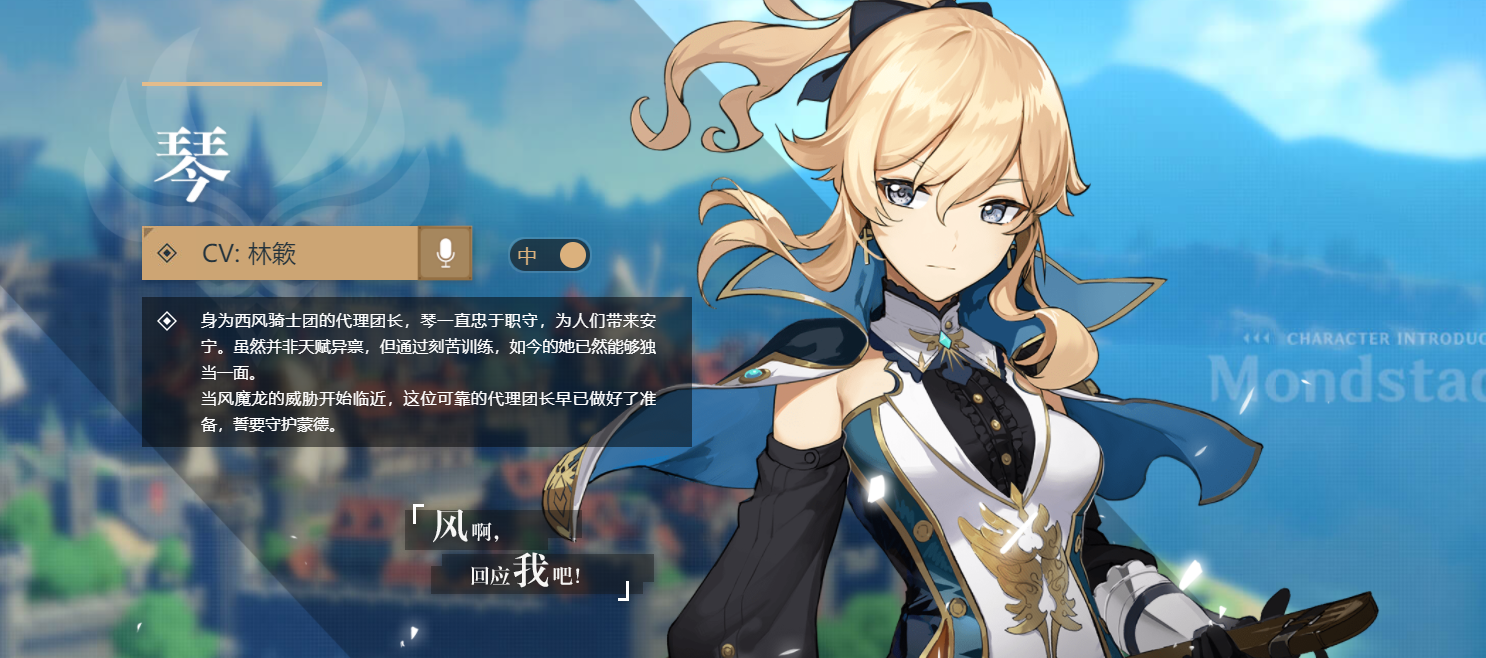This screenshot has width=1486, height=658.
Task: Play the voice sample with the microphone button
Action: click(x=445, y=253)
